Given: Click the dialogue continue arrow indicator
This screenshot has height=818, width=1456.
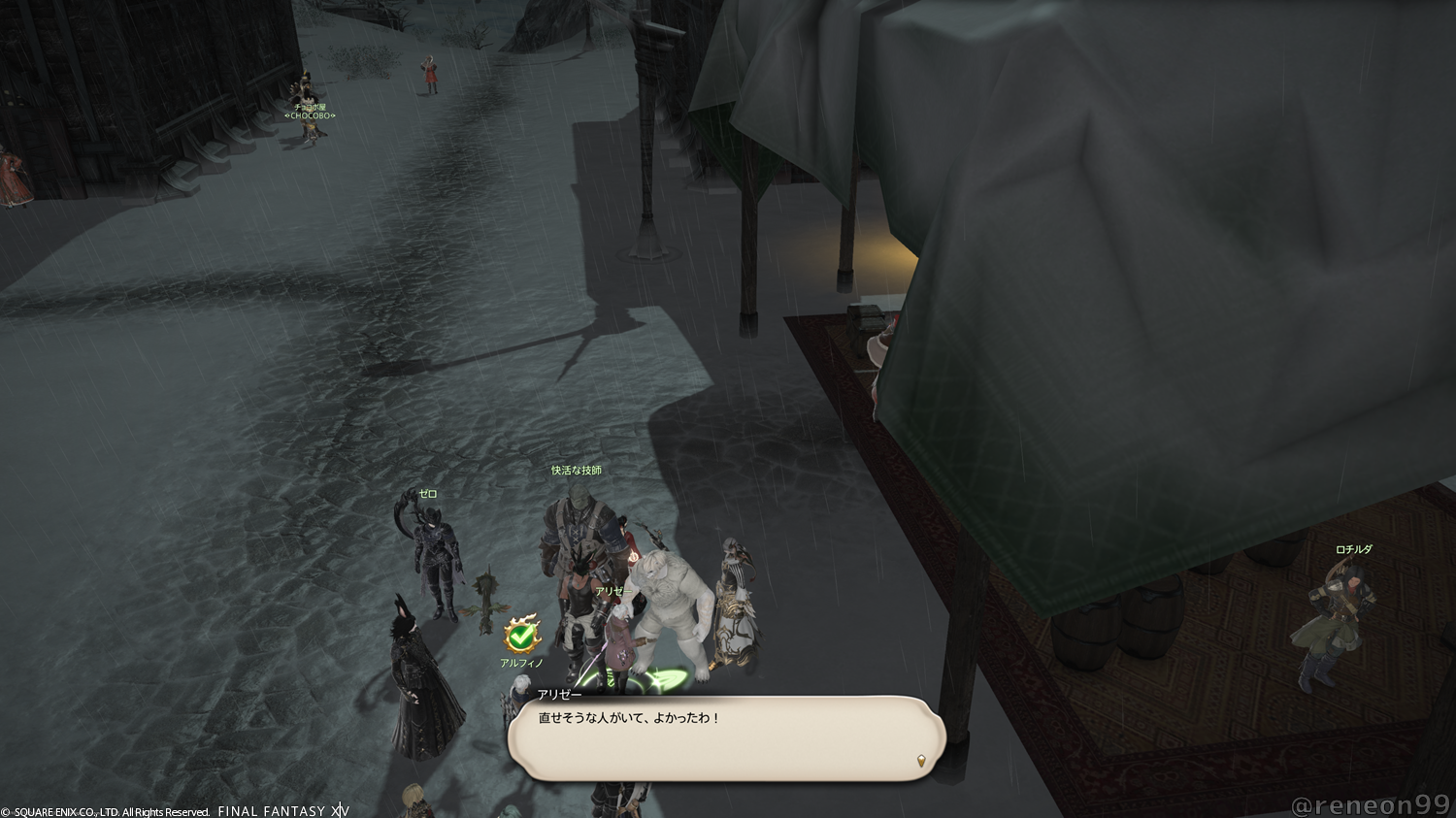Looking at the screenshot, I should pos(920,762).
